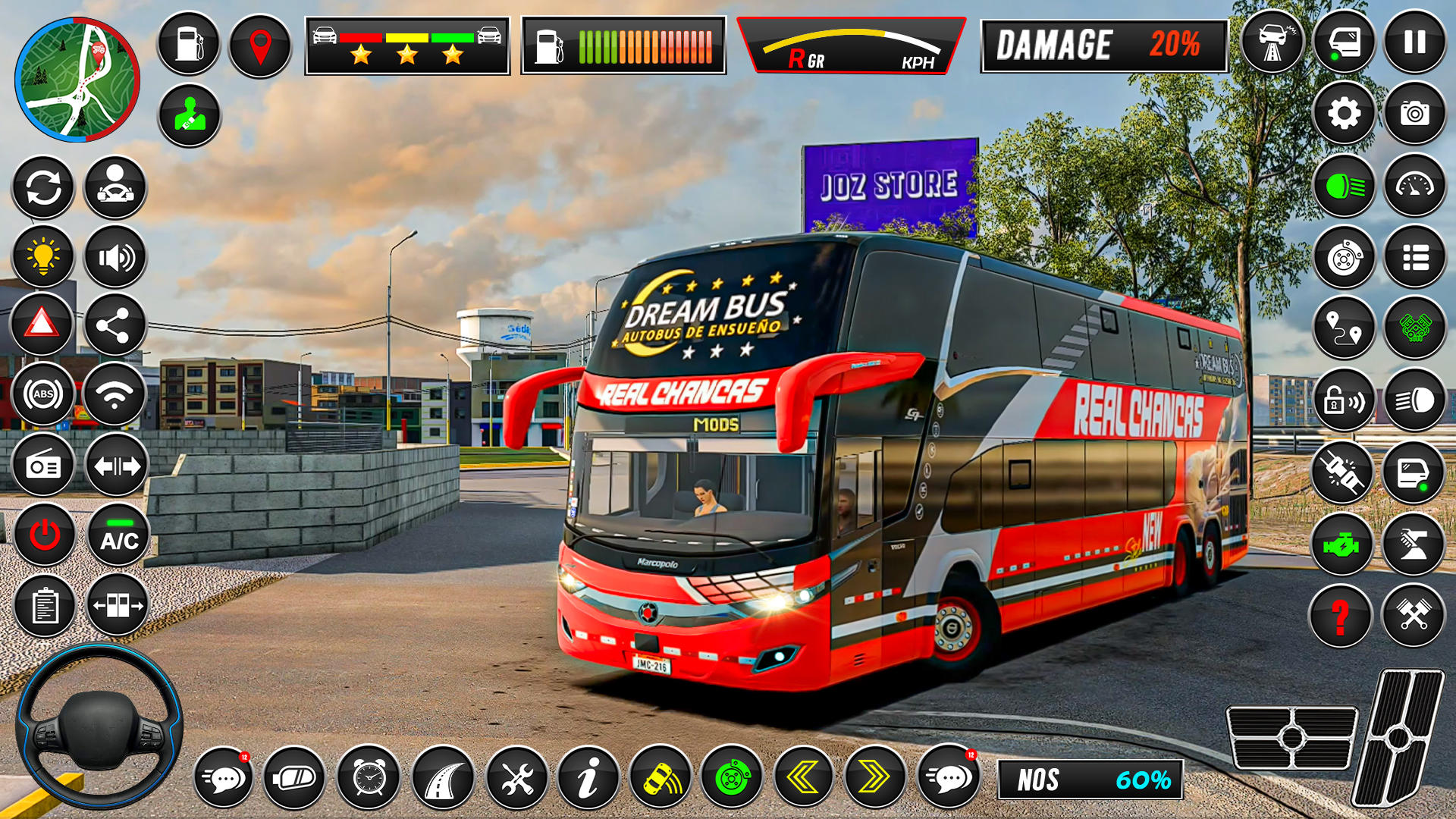Pause the game

1414,42
